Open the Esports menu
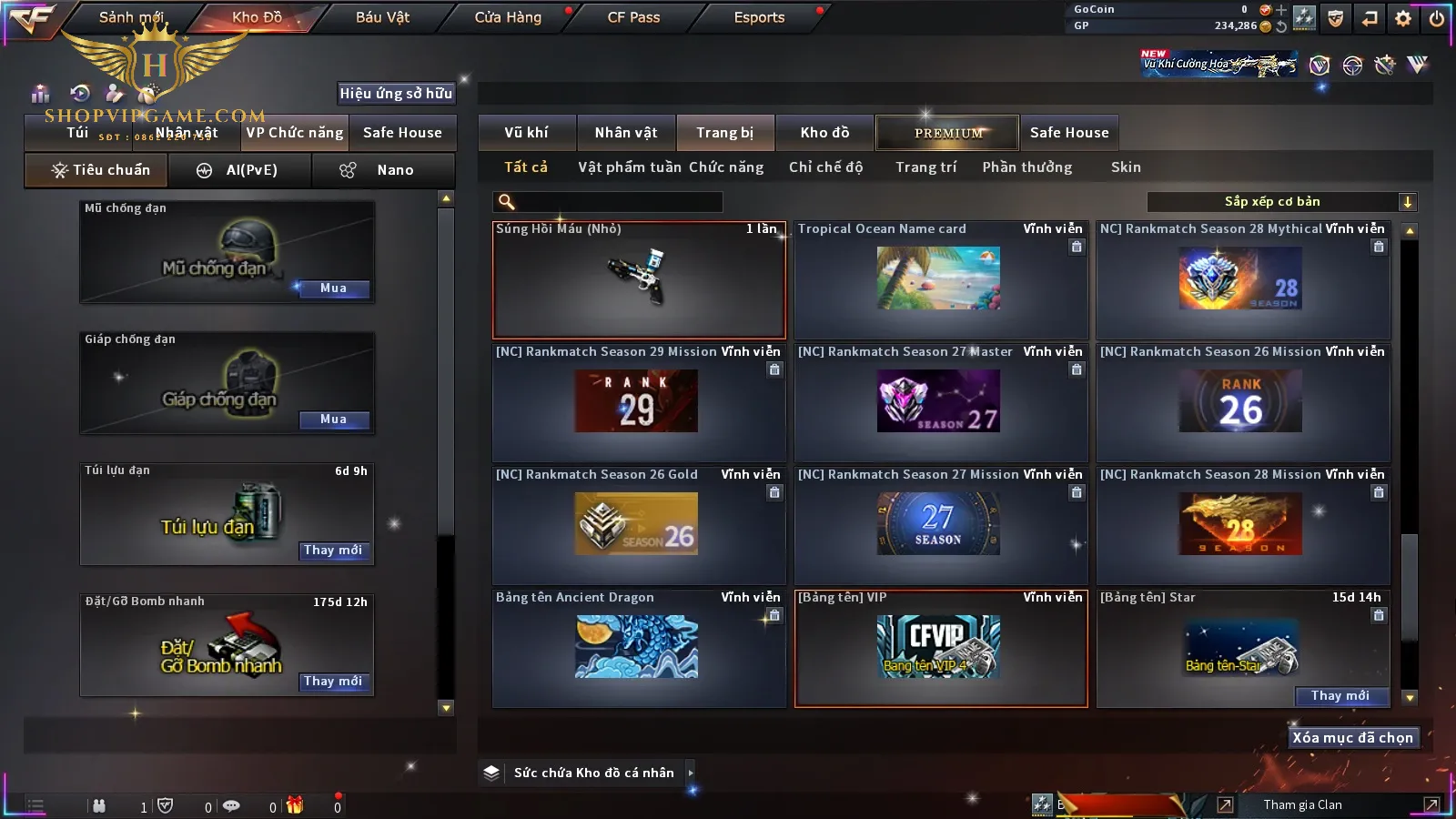Viewport: 1456px width, 819px height. 759,17
